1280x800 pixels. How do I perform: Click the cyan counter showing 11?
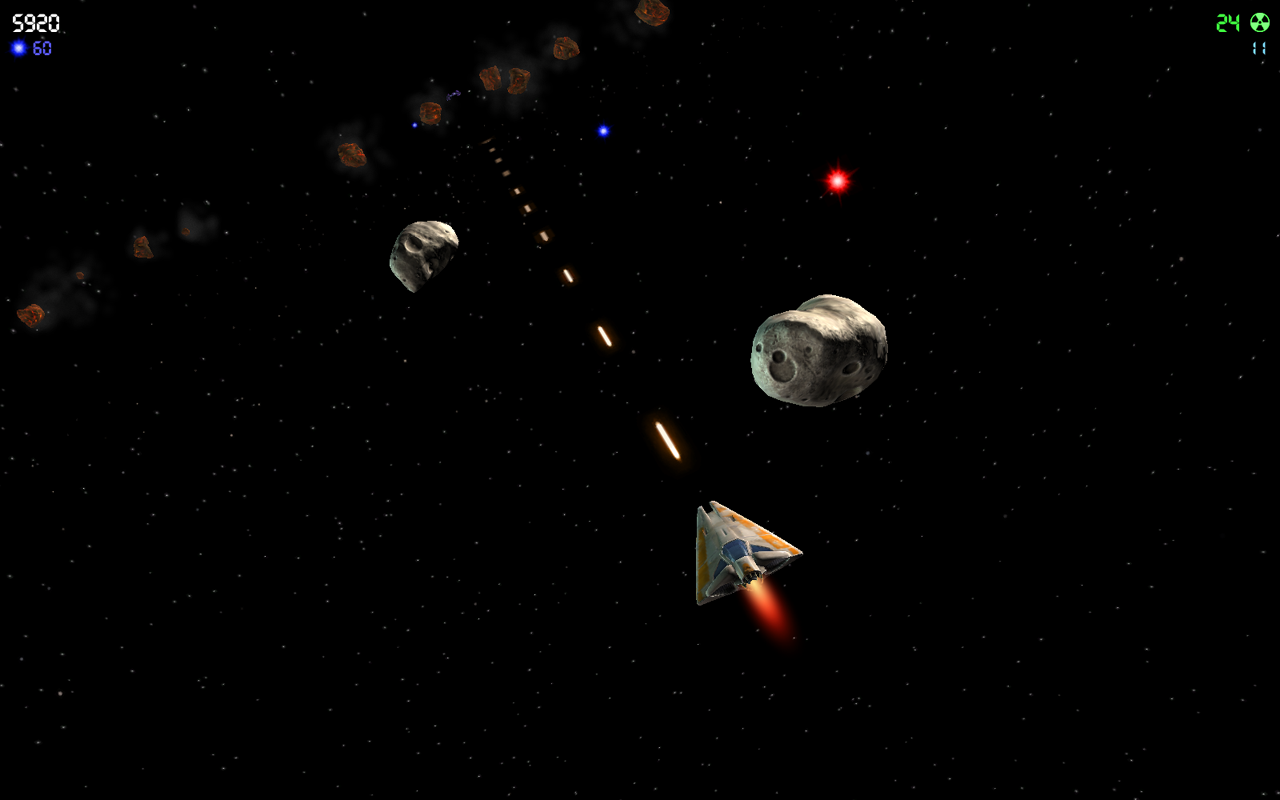tap(1259, 47)
